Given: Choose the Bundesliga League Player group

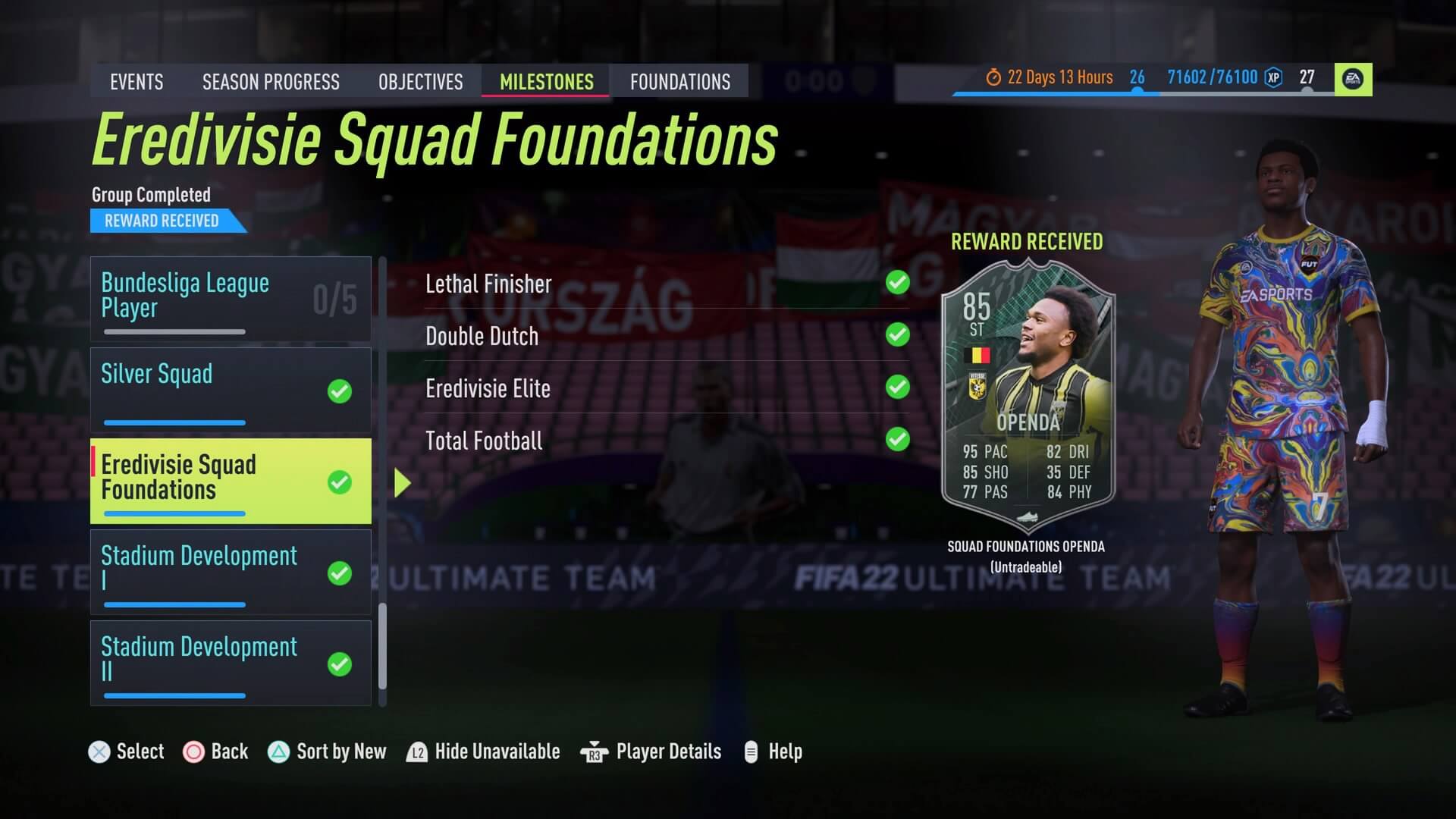Looking at the screenshot, I should 231,299.
